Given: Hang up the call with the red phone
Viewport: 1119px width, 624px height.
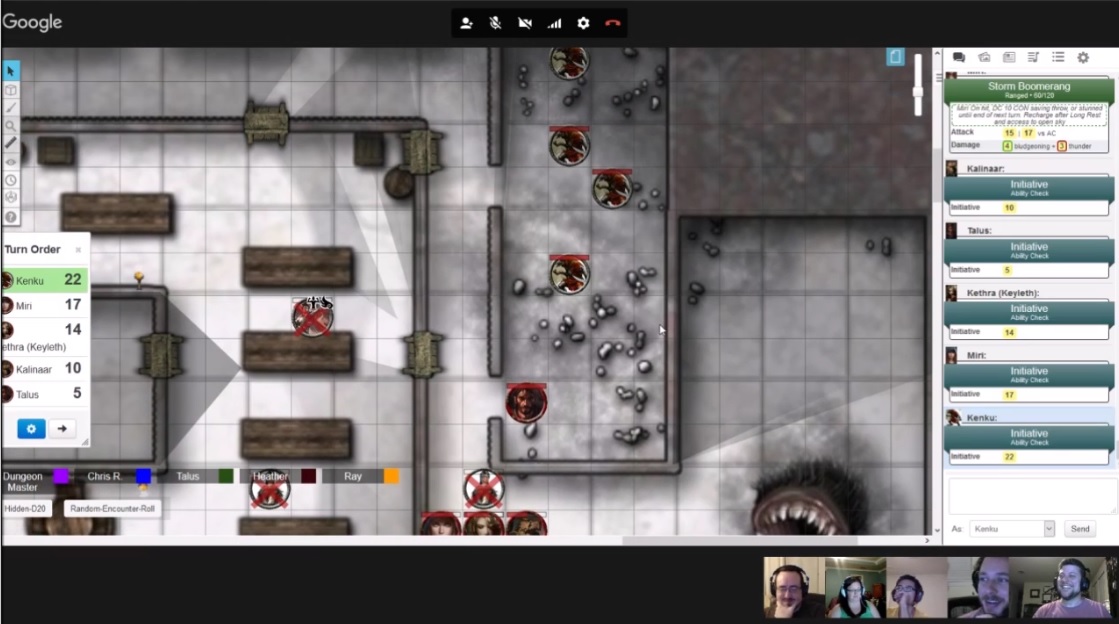Looking at the screenshot, I should pos(613,23).
